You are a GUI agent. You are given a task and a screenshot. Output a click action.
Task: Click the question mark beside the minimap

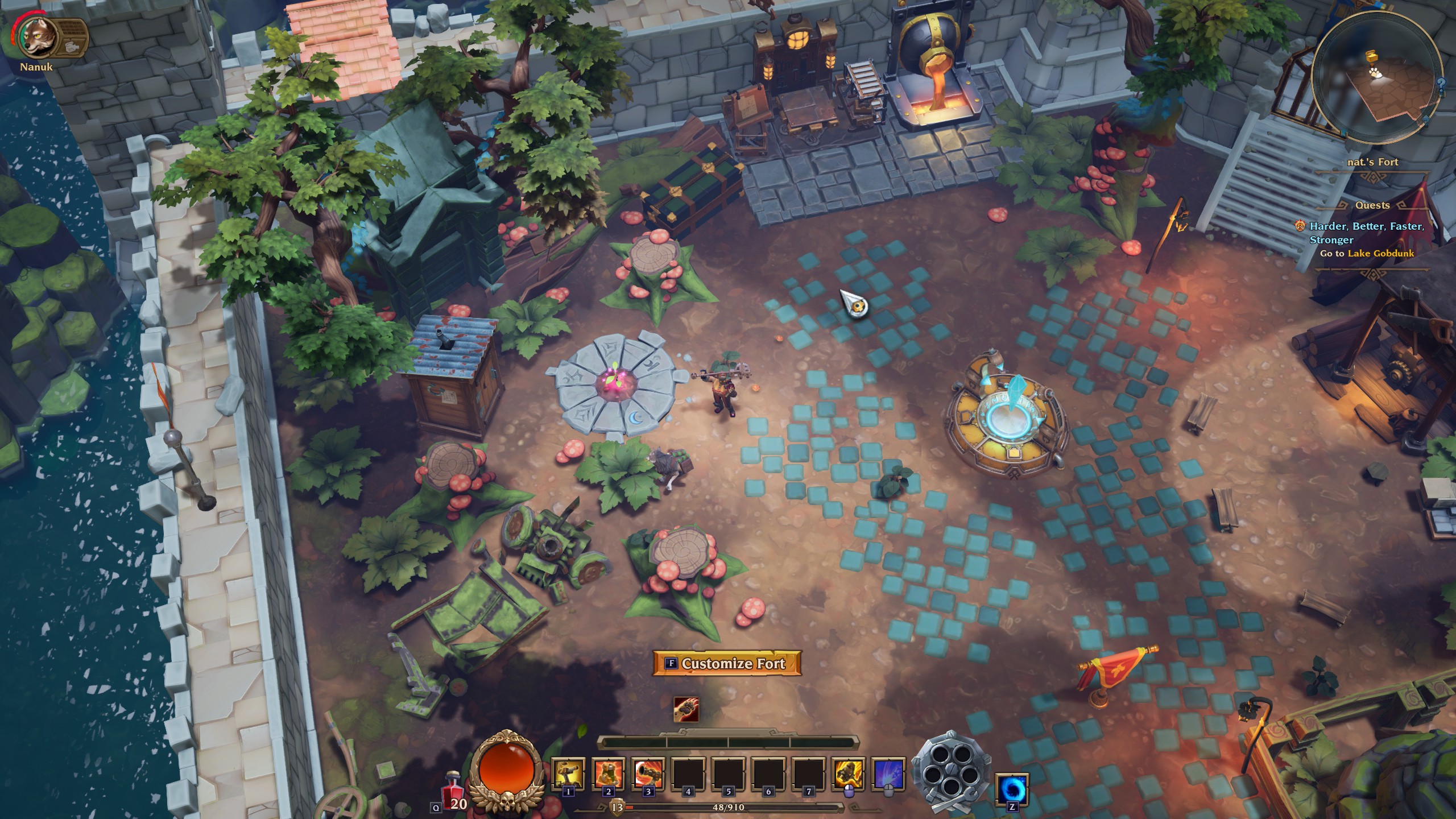coord(1441,86)
